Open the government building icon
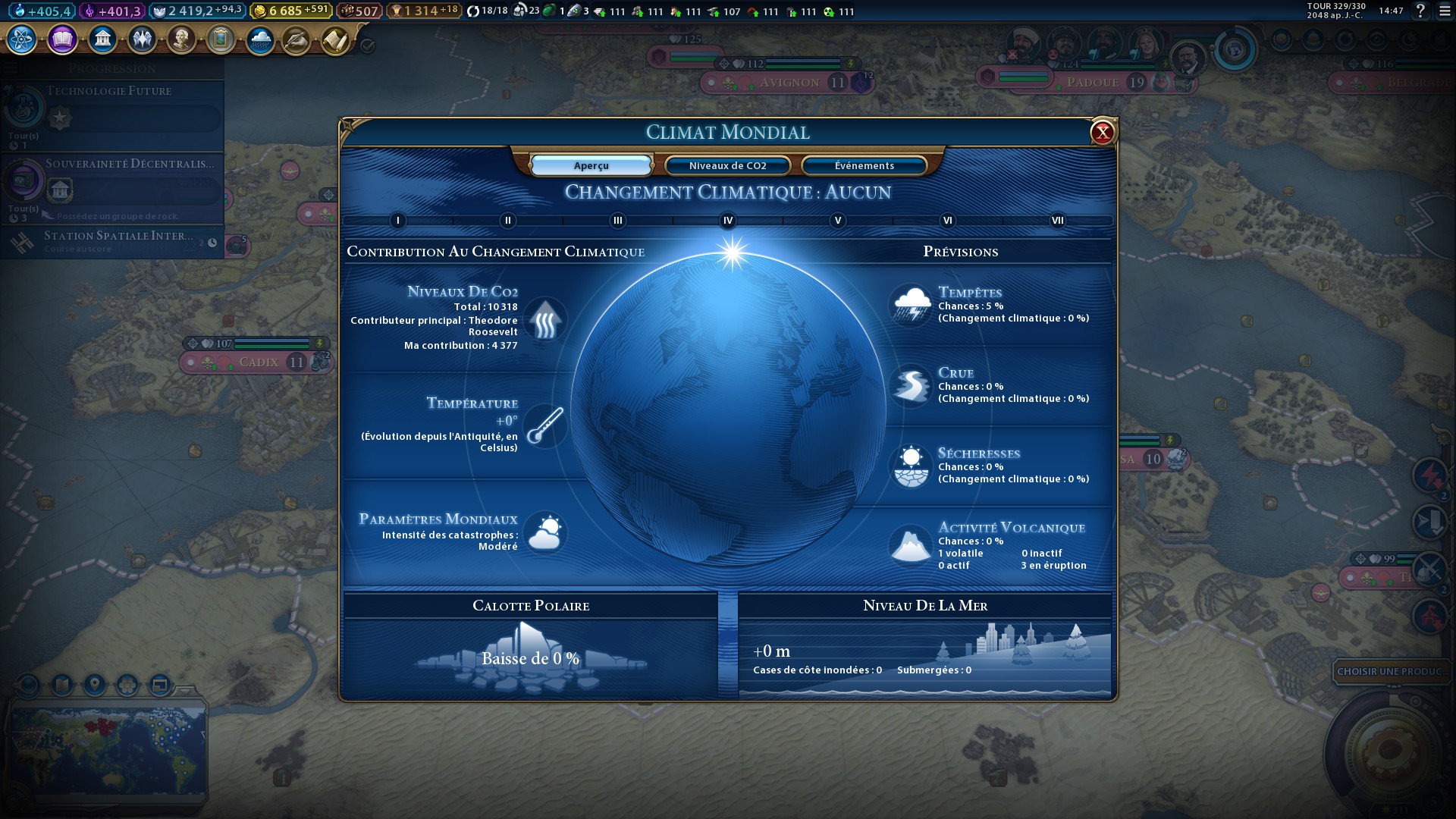 102,39
